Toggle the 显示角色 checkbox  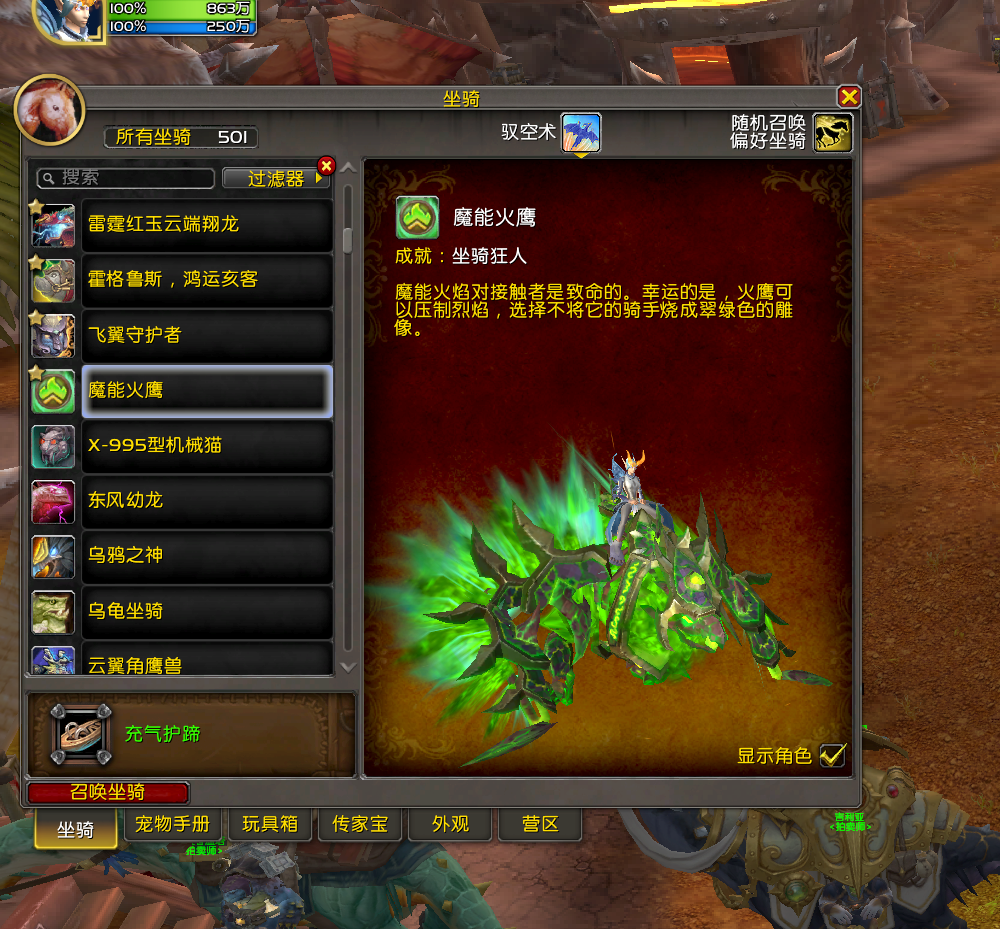point(832,755)
